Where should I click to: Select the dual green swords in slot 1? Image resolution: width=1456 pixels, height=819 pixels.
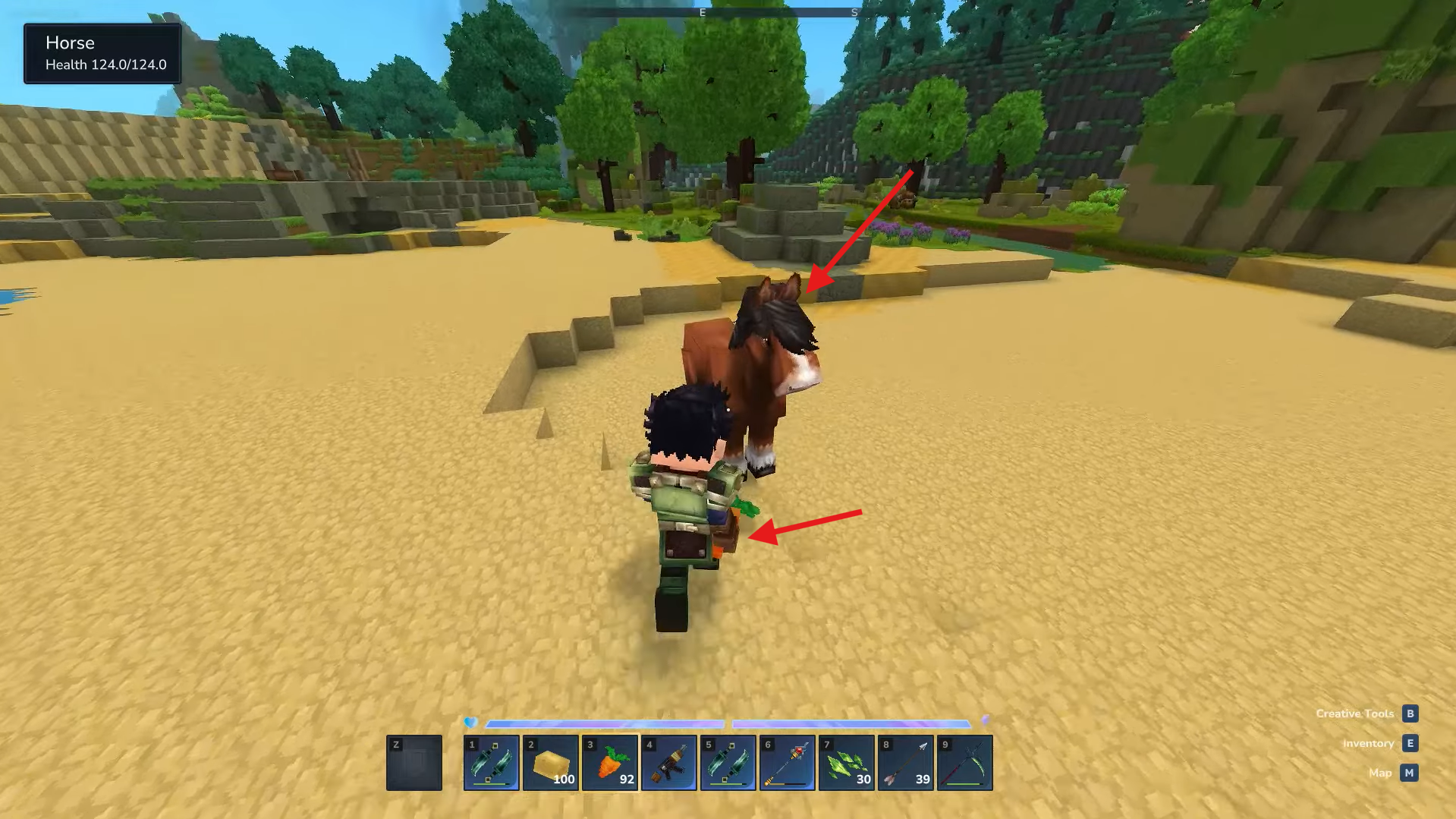coord(490,762)
